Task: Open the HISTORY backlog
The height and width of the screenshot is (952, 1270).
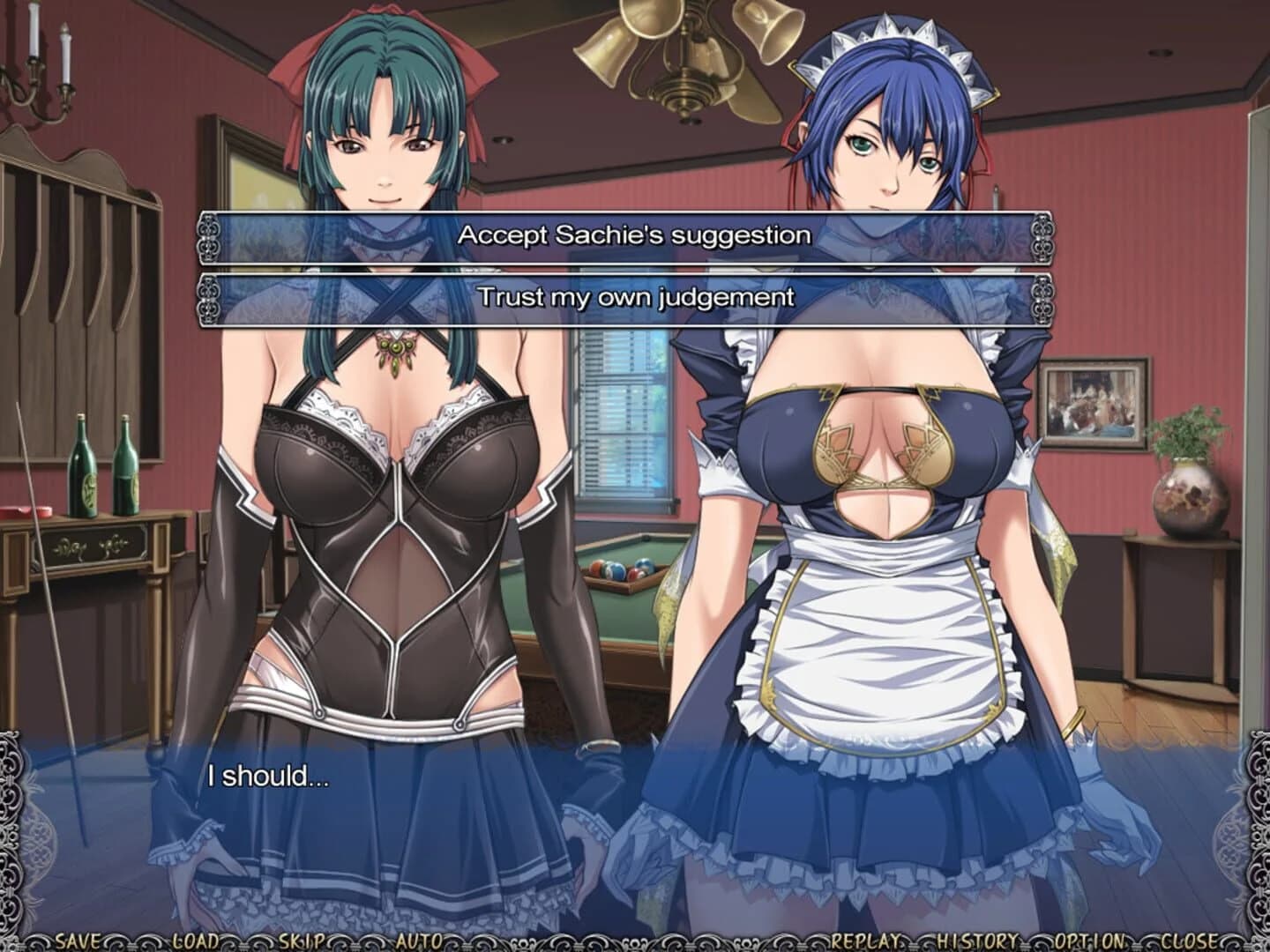Action: point(977,940)
